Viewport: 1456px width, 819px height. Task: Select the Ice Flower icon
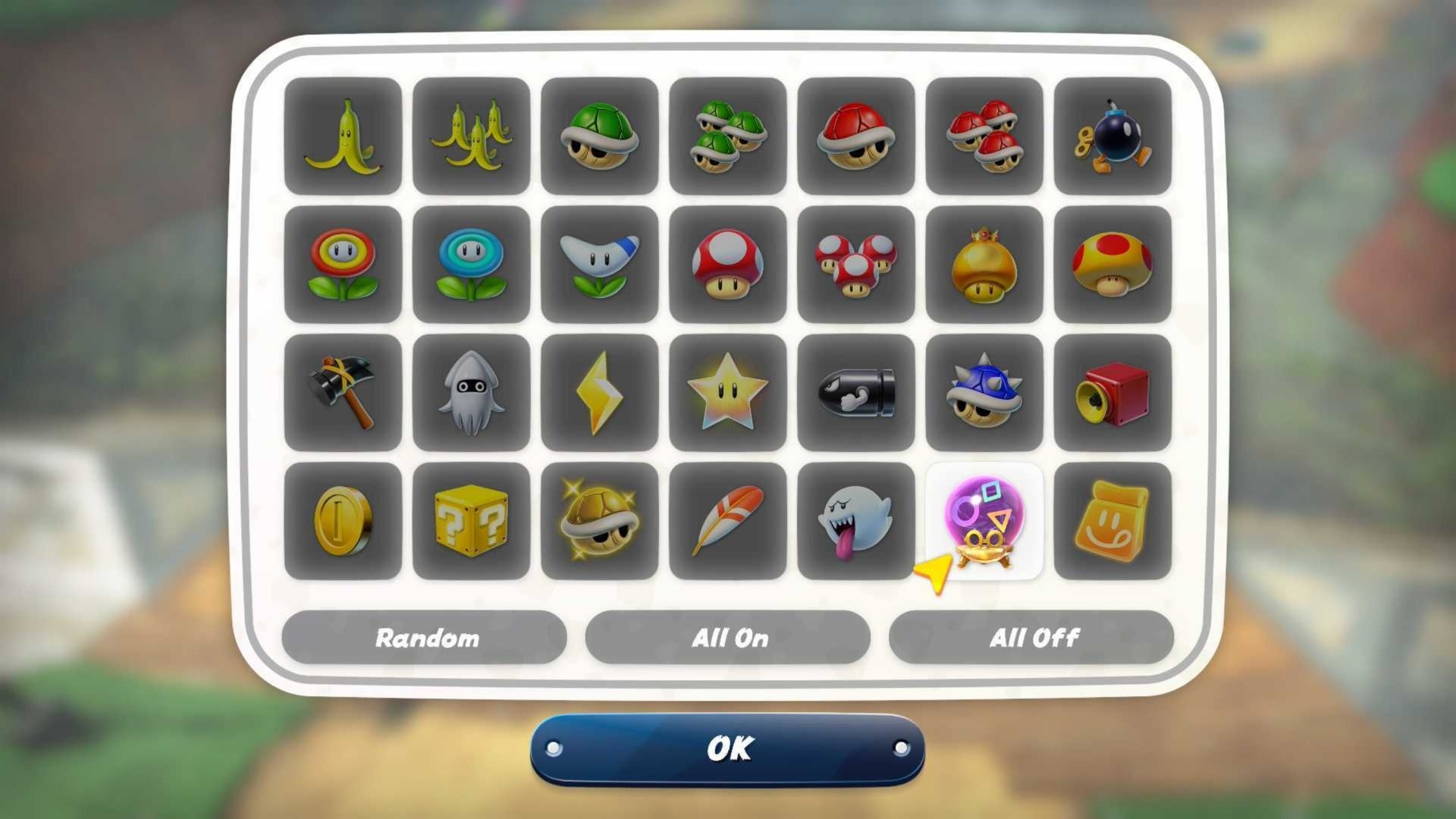coord(471,267)
